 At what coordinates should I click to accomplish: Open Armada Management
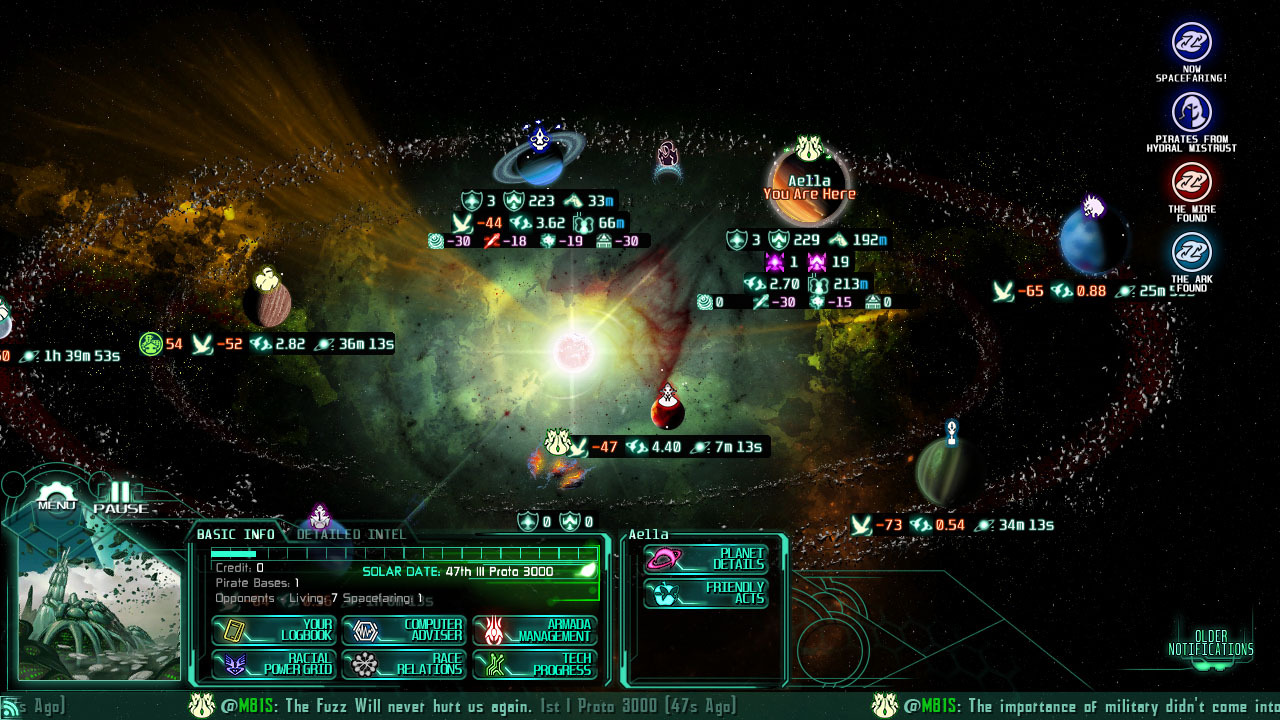pos(536,629)
